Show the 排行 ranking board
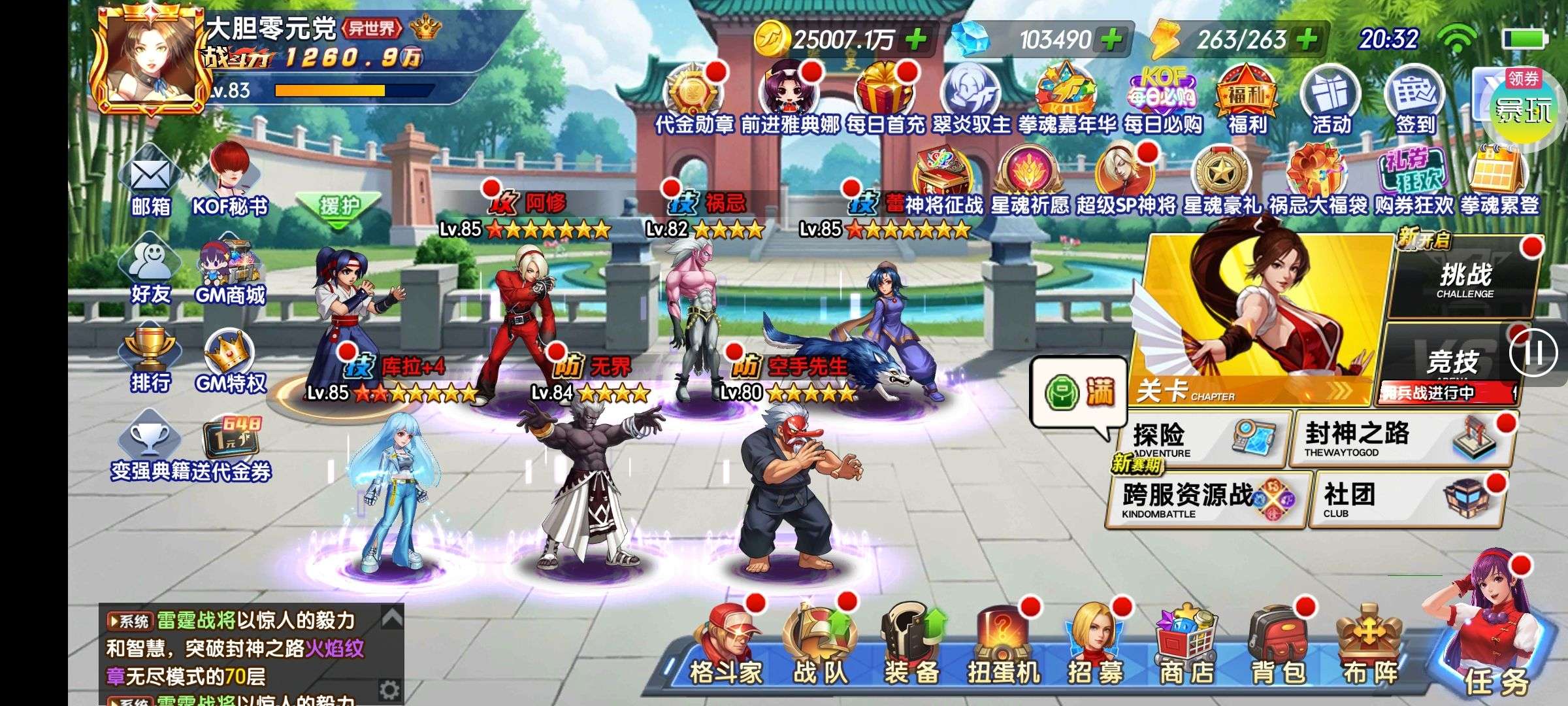Screen dimensions: 1568x706 point(150,361)
